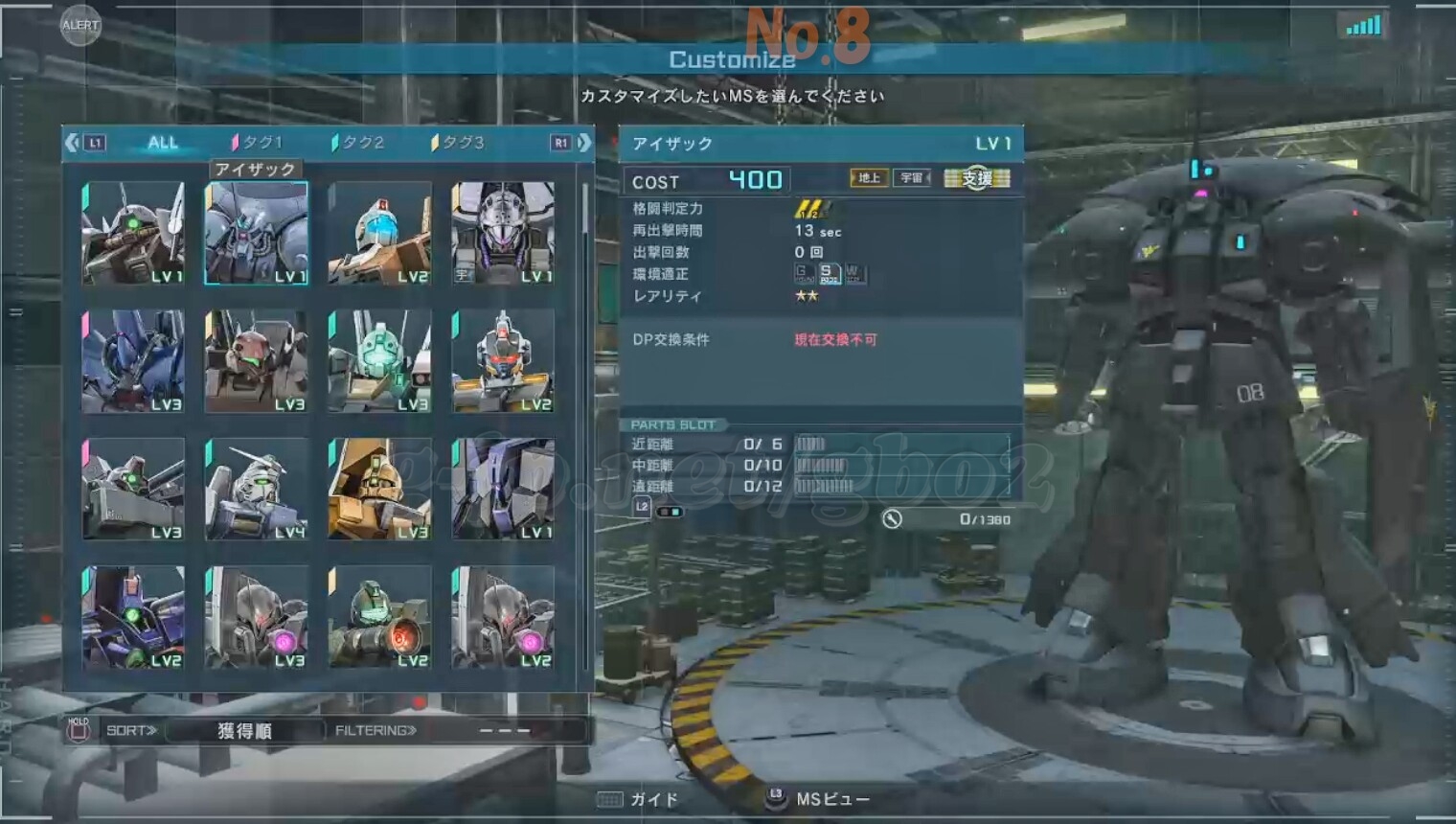1456x824 pixels.
Task: Select the golden LV3 mobile suit
Action: pyautogui.click(x=379, y=489)
